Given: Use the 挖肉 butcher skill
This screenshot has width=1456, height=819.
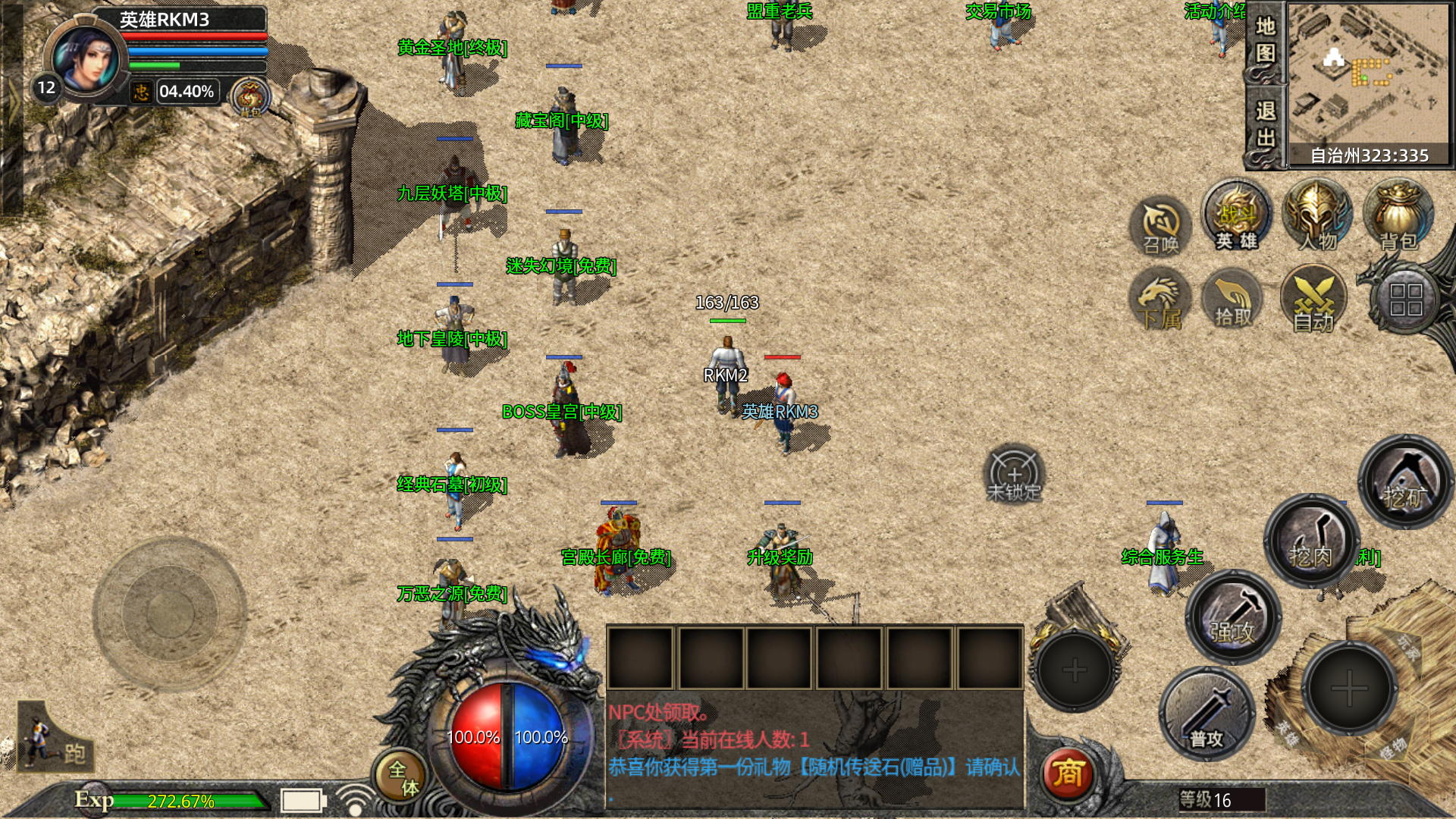Looking at the screenshot, I should 1311,541.
